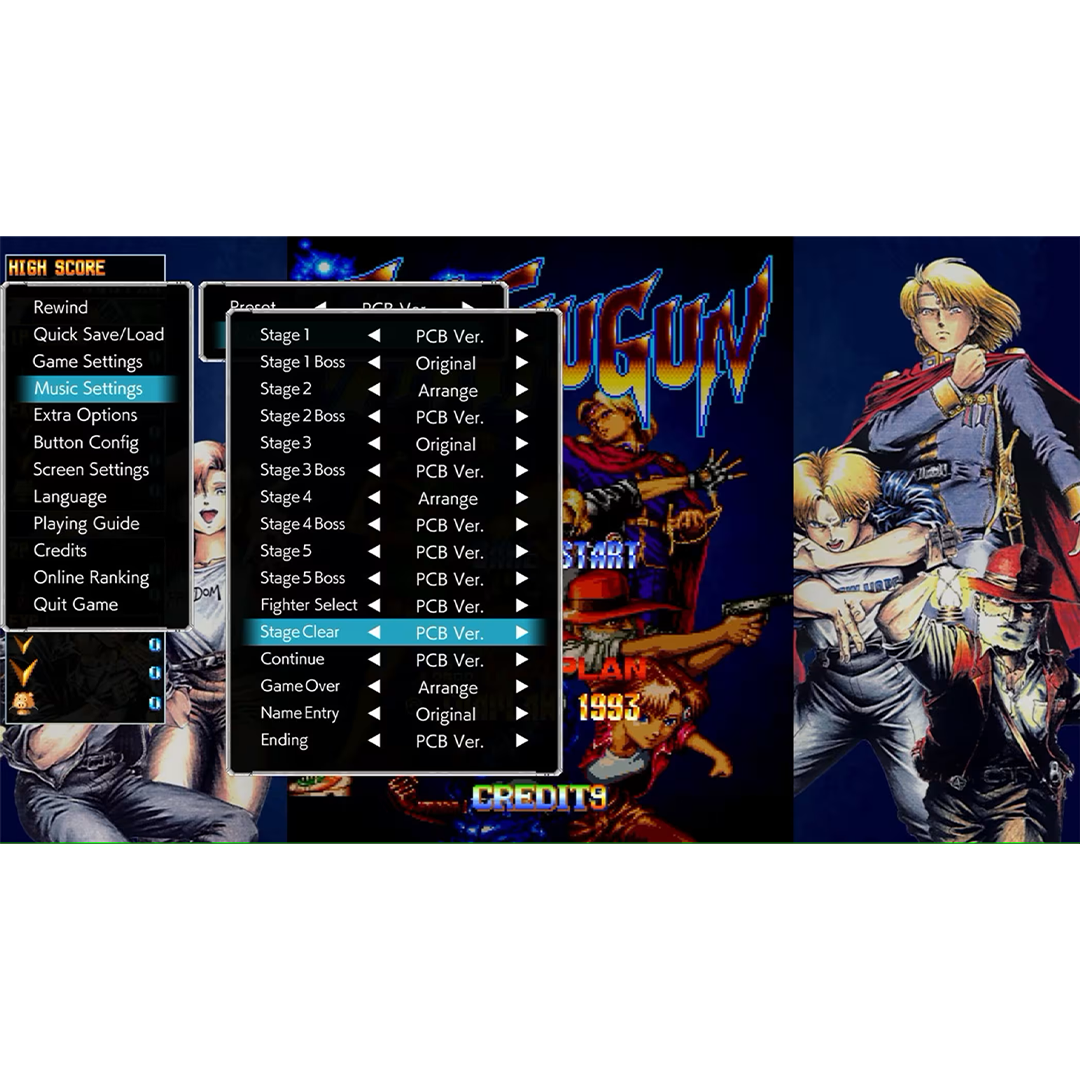Open the Rewind menu entry
The image size is (1080, 1080).
[x=61, y=307]
